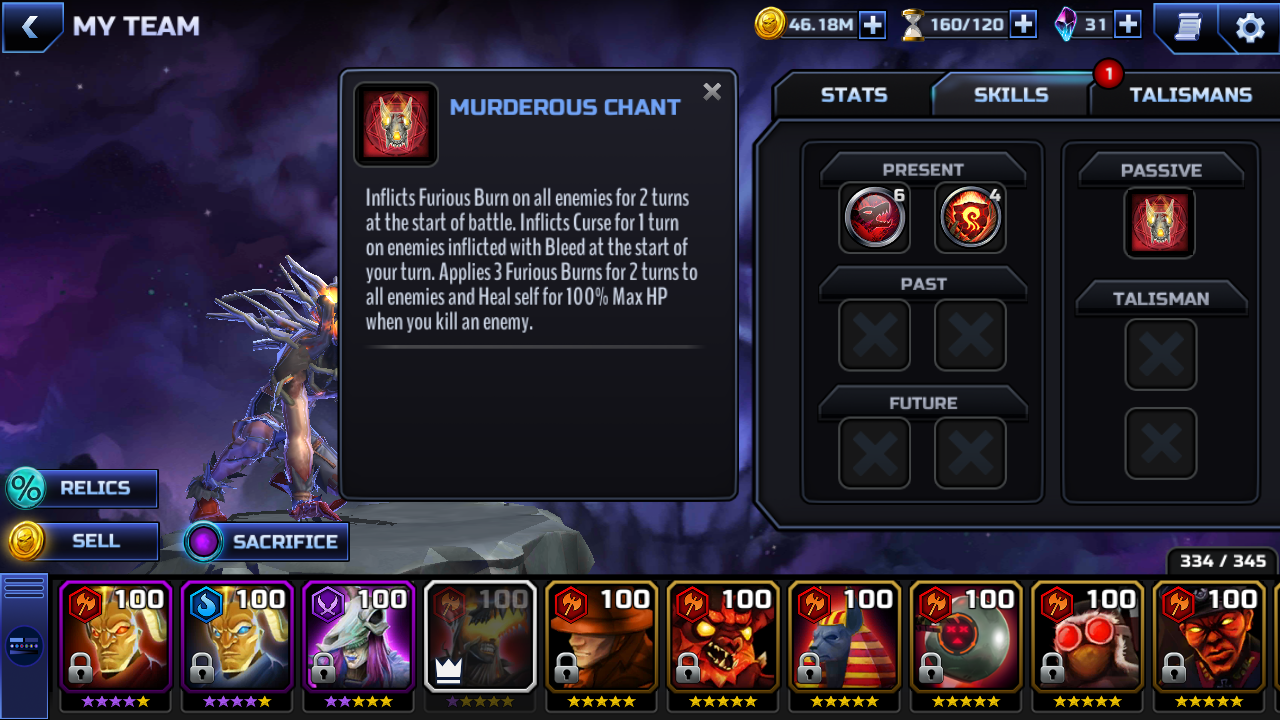The height and width of the screenshot is (720, 1280).
Task: Switch to the Stats tab
Action: click(853, 95)
